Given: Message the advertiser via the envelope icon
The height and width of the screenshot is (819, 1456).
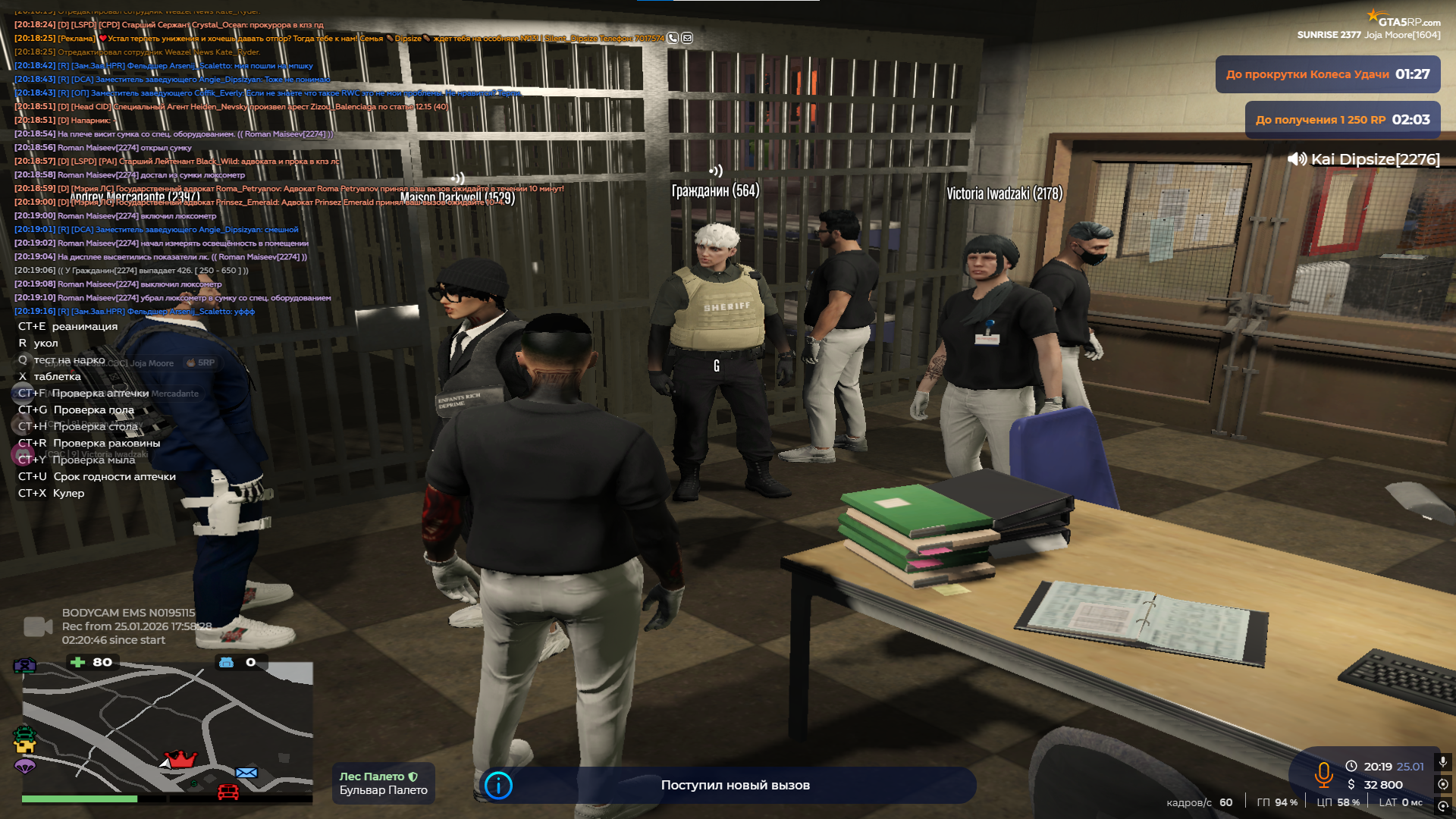Looking at the screenshot, I should coord(687,38).
